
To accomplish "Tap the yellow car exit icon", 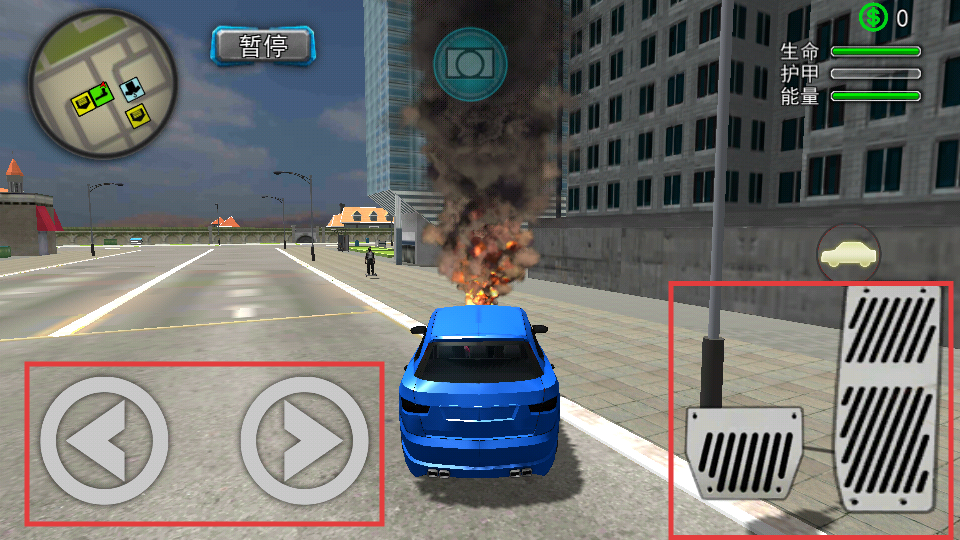I will coord(849,254).
